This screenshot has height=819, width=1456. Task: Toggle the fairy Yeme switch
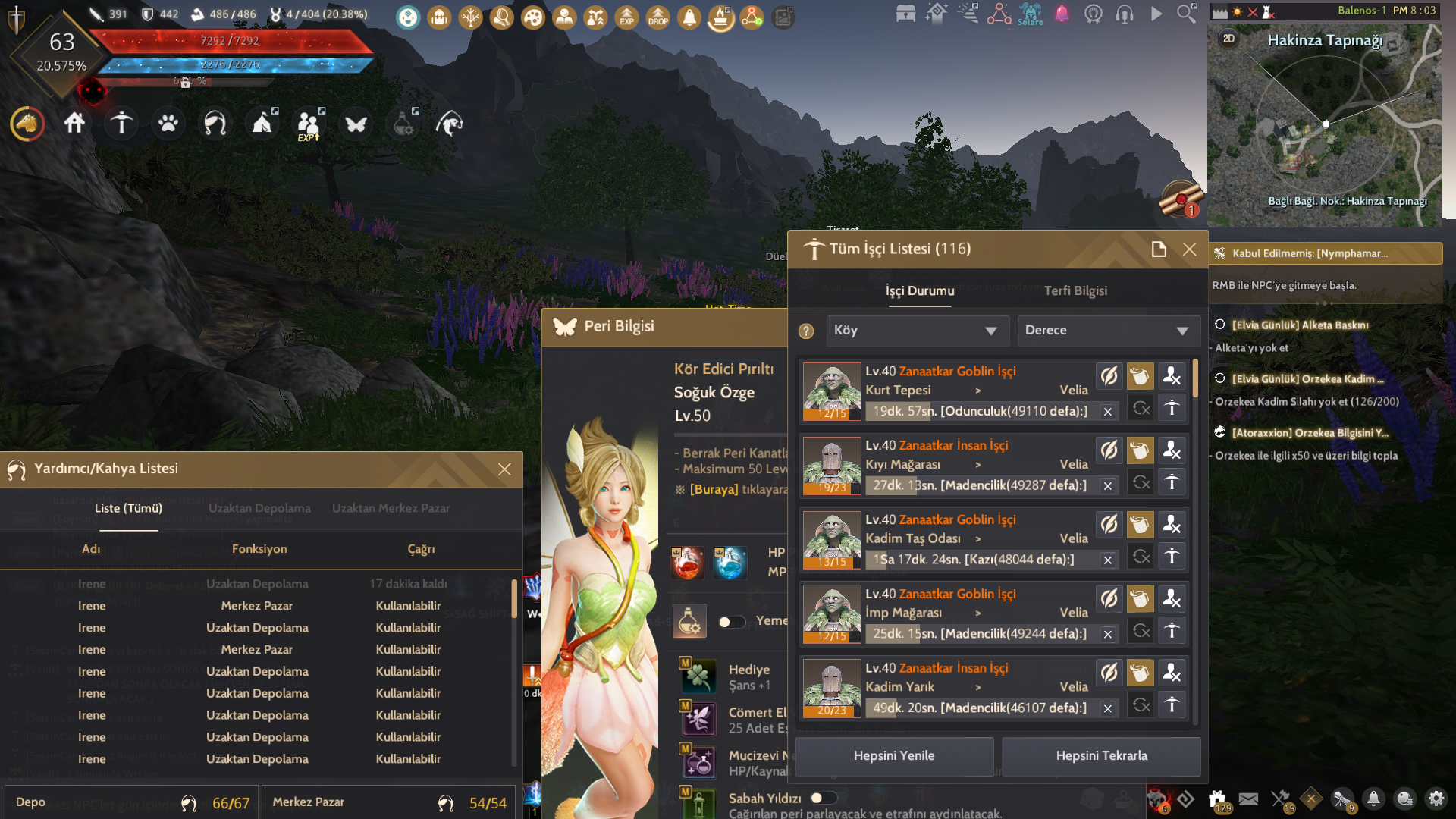pos(732,622)
